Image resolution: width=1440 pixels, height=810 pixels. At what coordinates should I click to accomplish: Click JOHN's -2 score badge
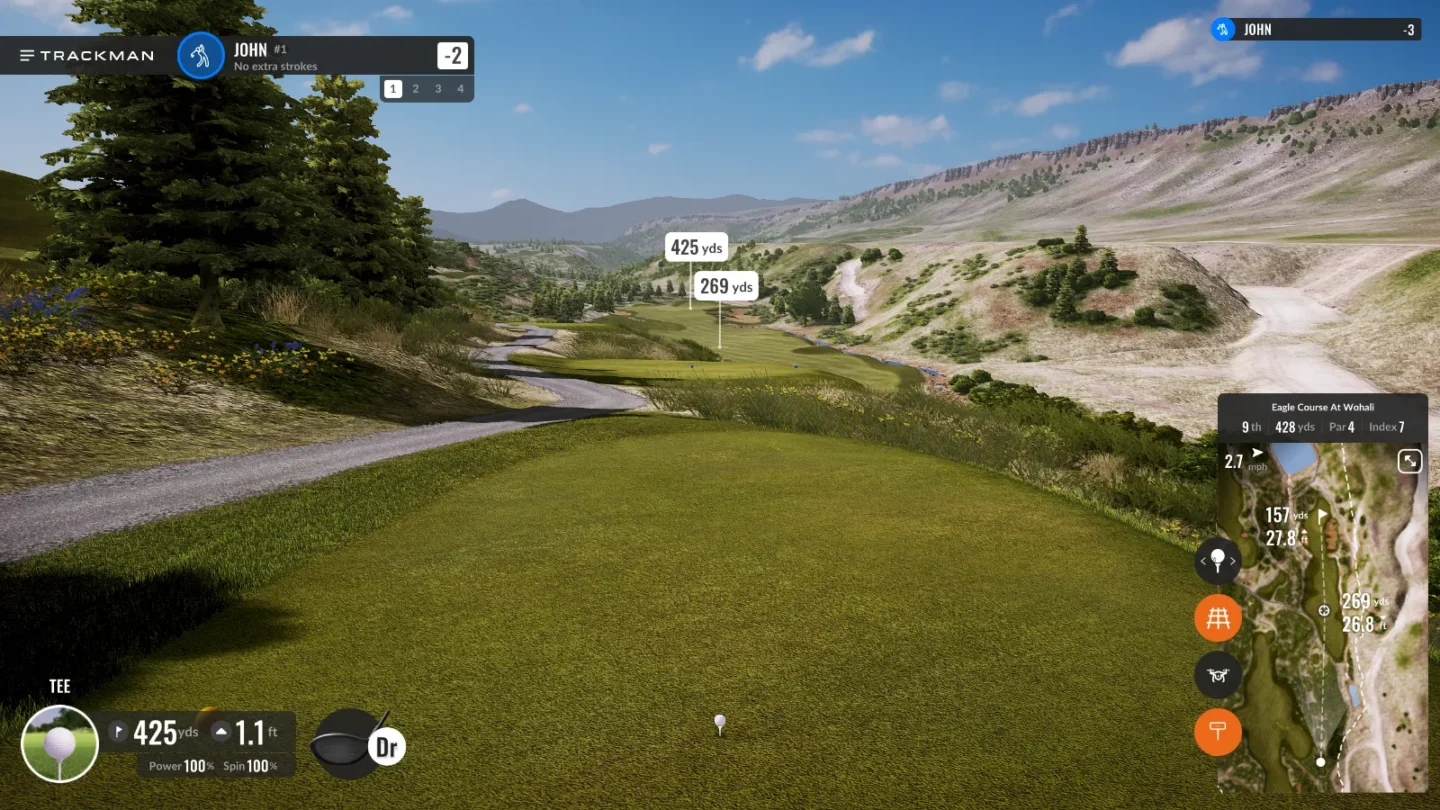point(452,55)
